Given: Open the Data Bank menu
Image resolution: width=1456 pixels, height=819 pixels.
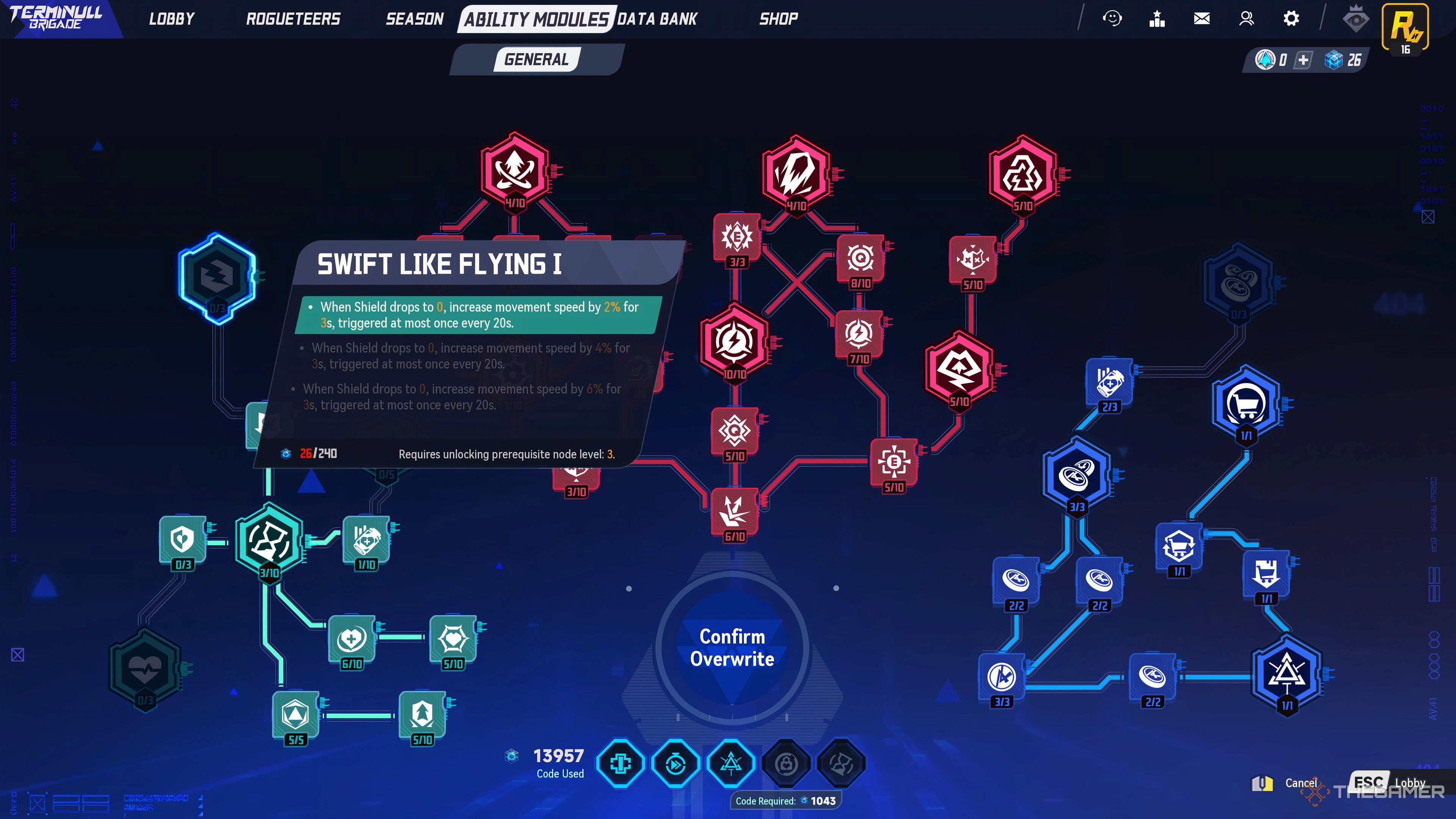Looking at the screenshot, I should pyautogui.click(x=657, y=19).
